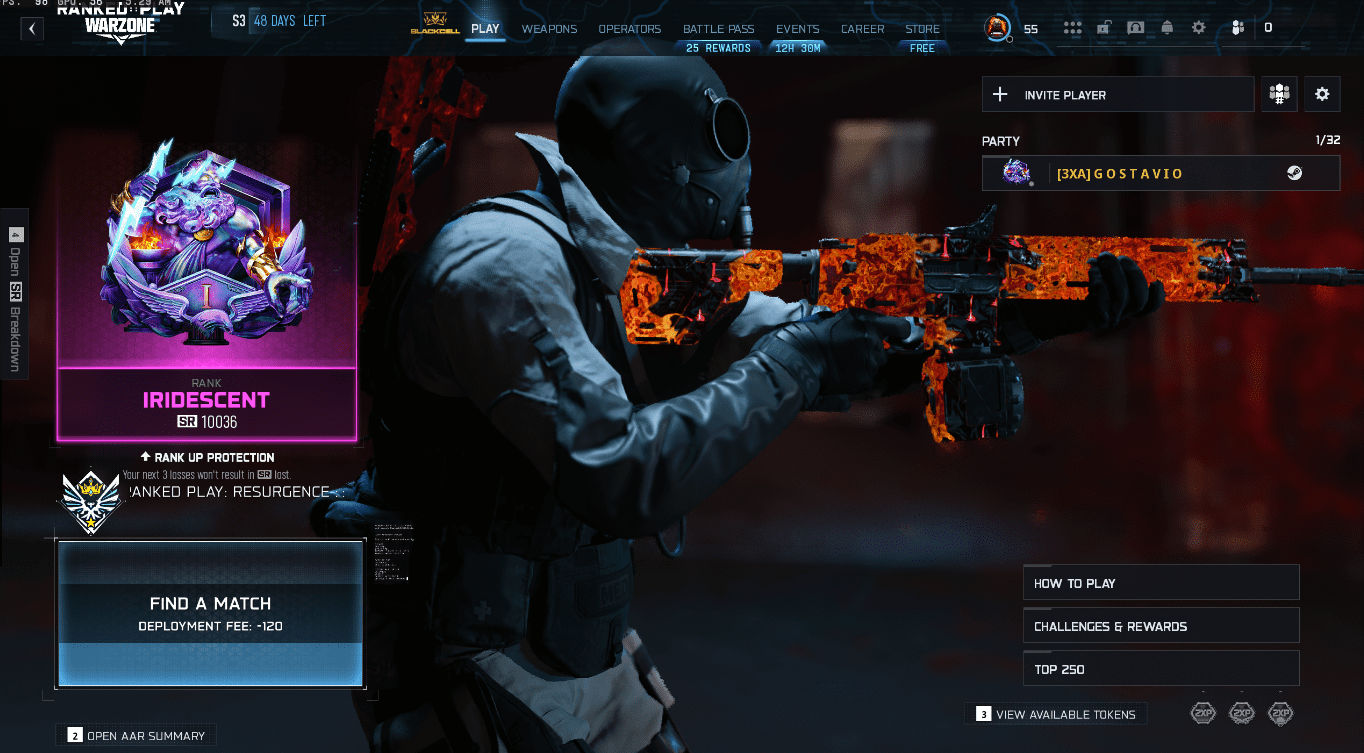Select the WEAPONS menu tab
Viewport: 1364px width, 753px height.
click(x=549, y=29)
